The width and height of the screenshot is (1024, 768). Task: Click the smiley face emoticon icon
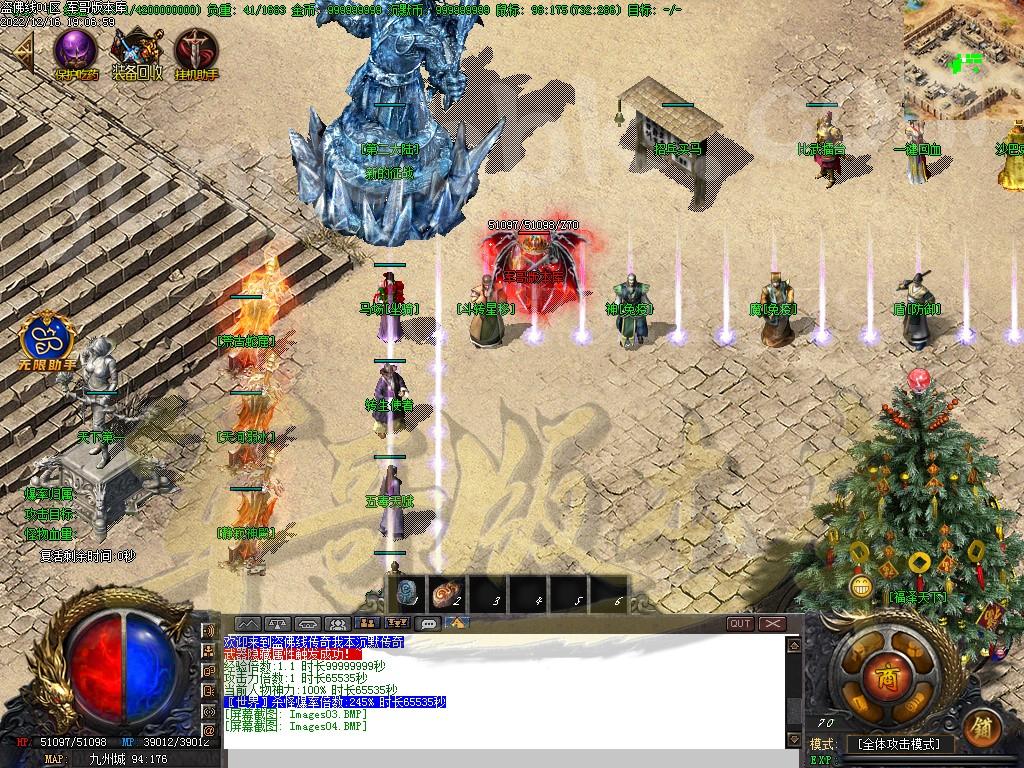pos(860,584)
